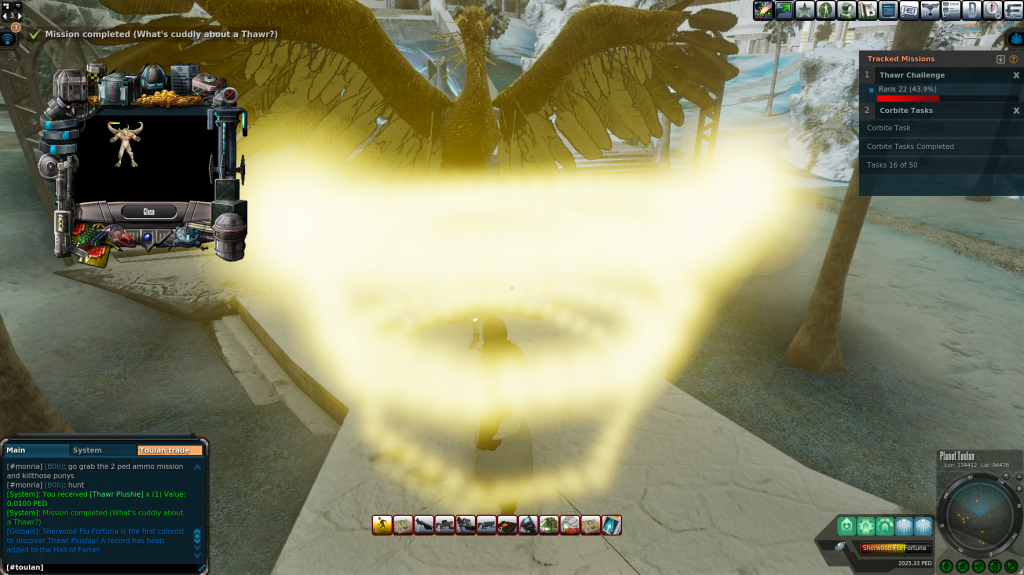The width and height of the screenshot is (1024, 575).
Task: Open the human figure icon in the top toolbar
Action: point(825,10)
